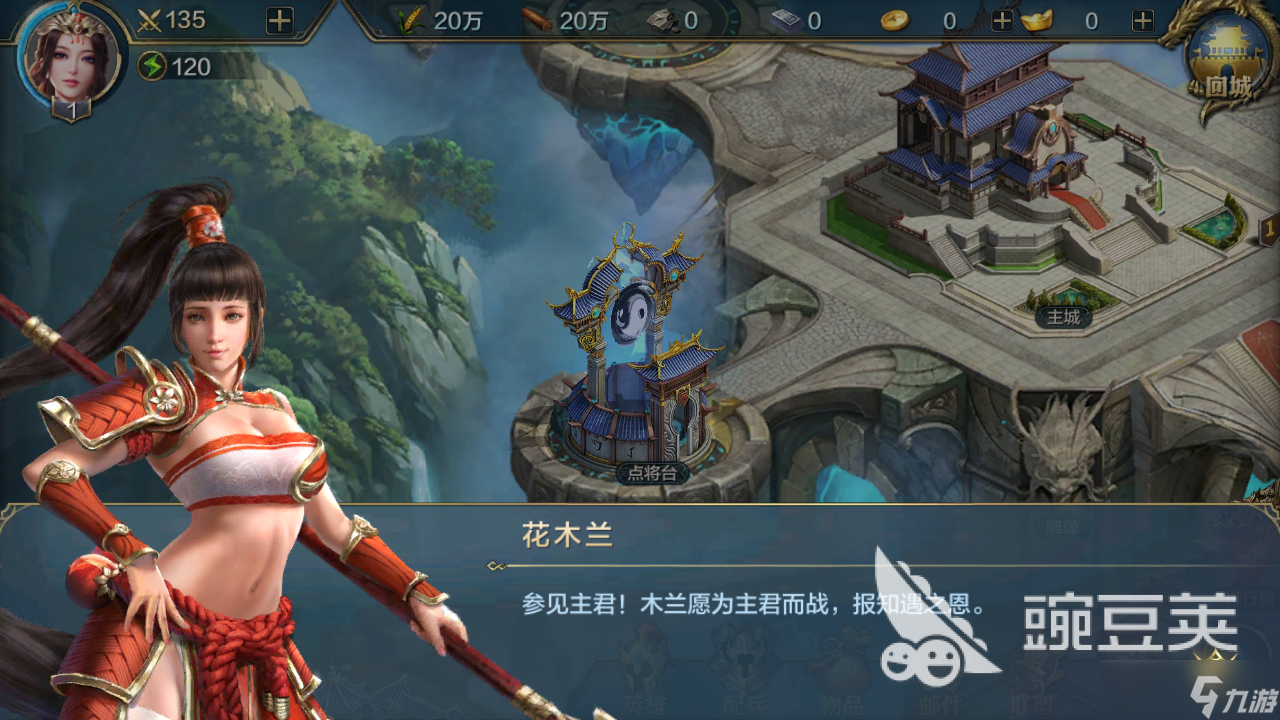This screenshot has height=720, width=1280.
Task: Click the scroll resource icon
Action: tap(786, 22)
